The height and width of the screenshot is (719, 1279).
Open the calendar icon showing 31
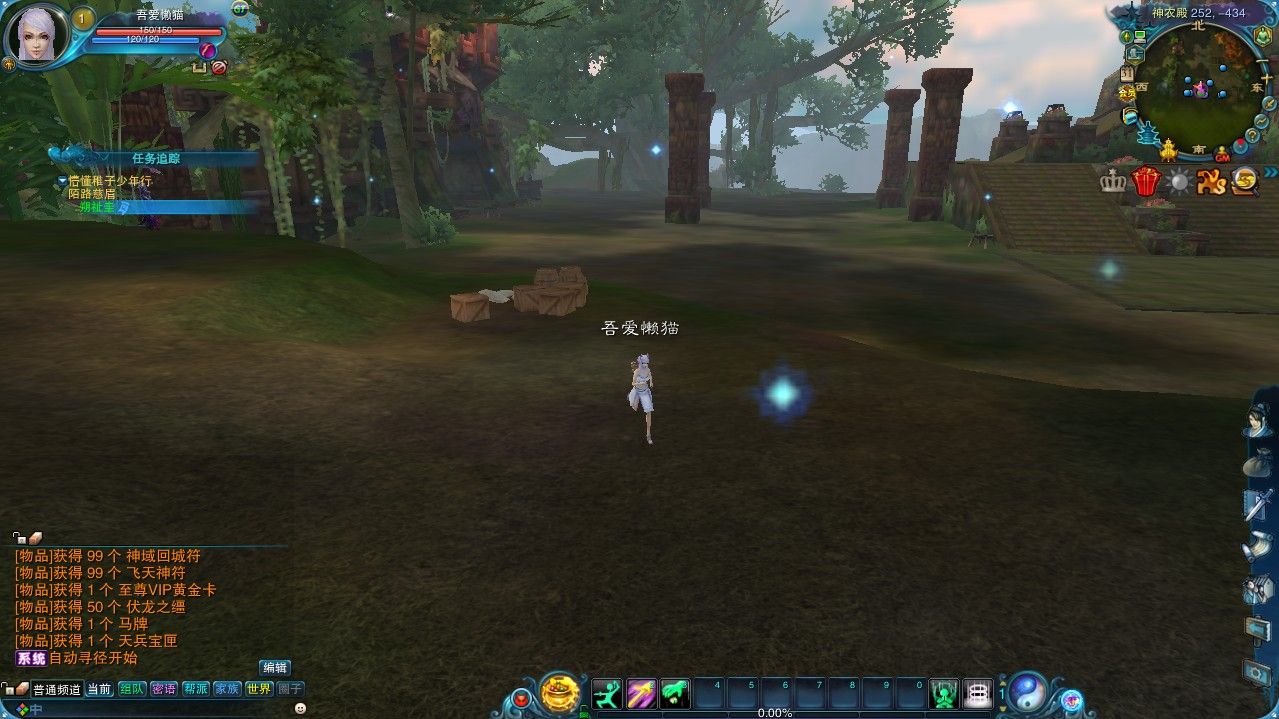pos(1127,74)
